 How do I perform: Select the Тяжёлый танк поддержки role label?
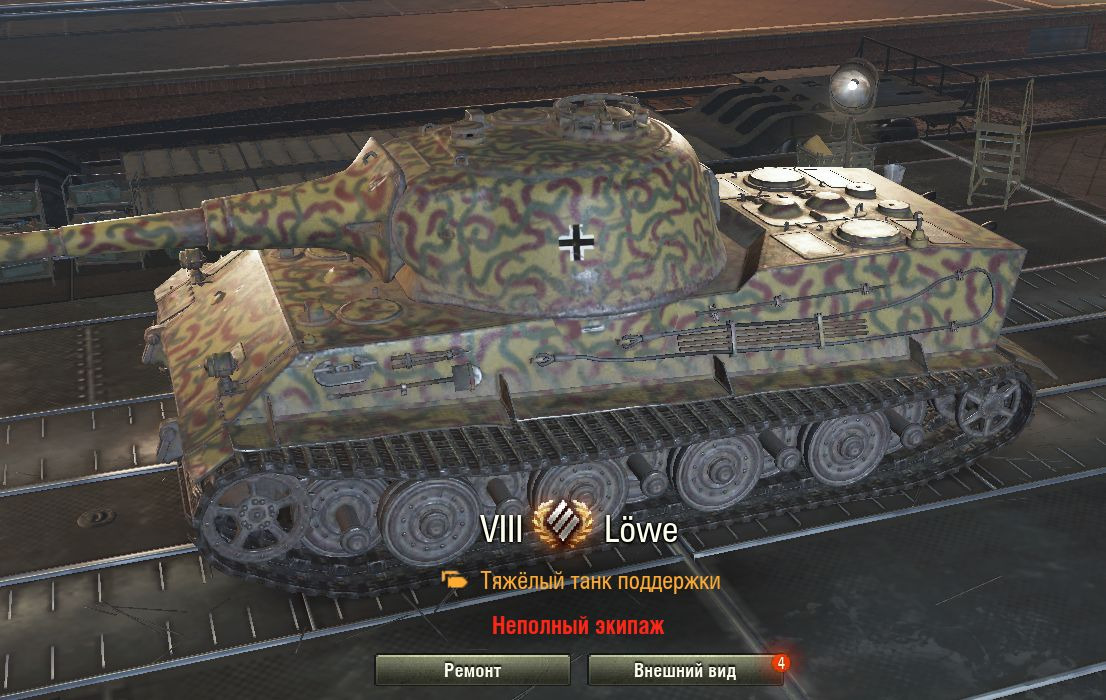pyautogui.click(x=599, y=581)
